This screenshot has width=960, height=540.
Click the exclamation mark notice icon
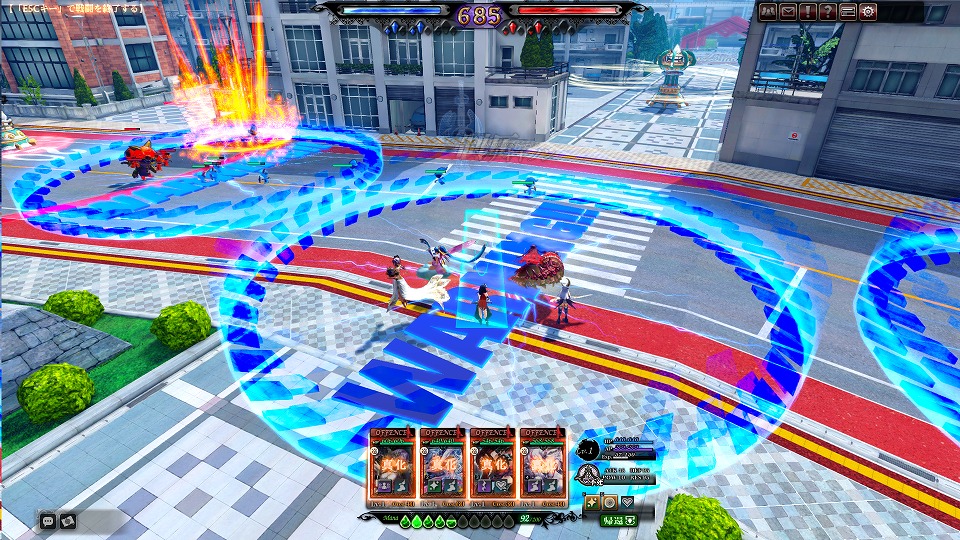(808, 12)
